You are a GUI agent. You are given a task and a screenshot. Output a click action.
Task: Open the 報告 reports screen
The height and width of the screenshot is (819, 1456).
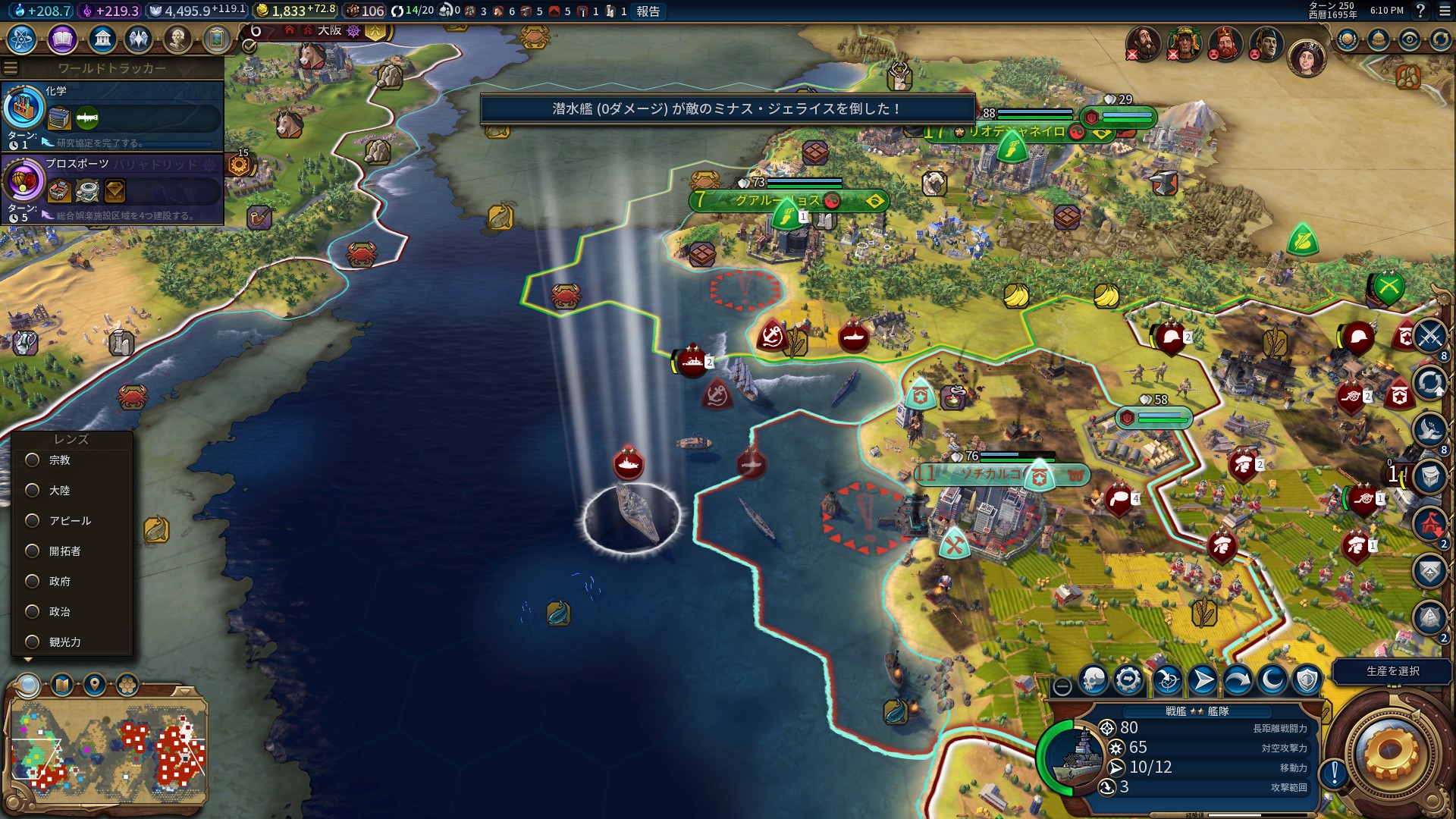[648, 11]
